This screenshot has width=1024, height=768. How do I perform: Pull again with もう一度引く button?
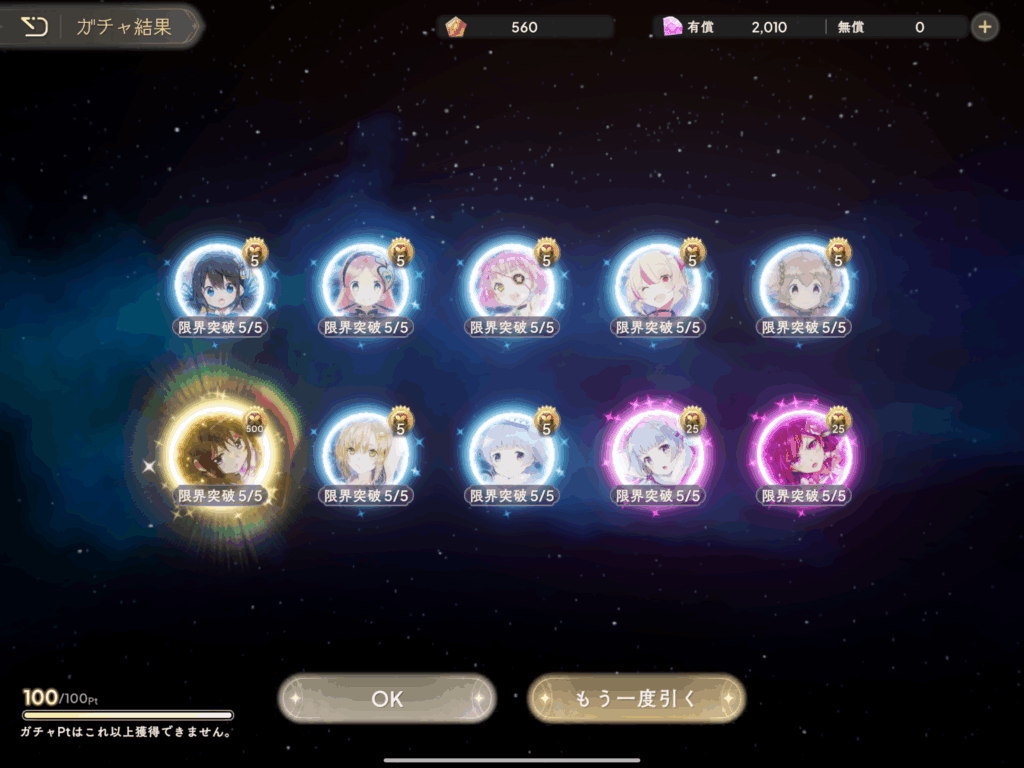coord(636,698)
